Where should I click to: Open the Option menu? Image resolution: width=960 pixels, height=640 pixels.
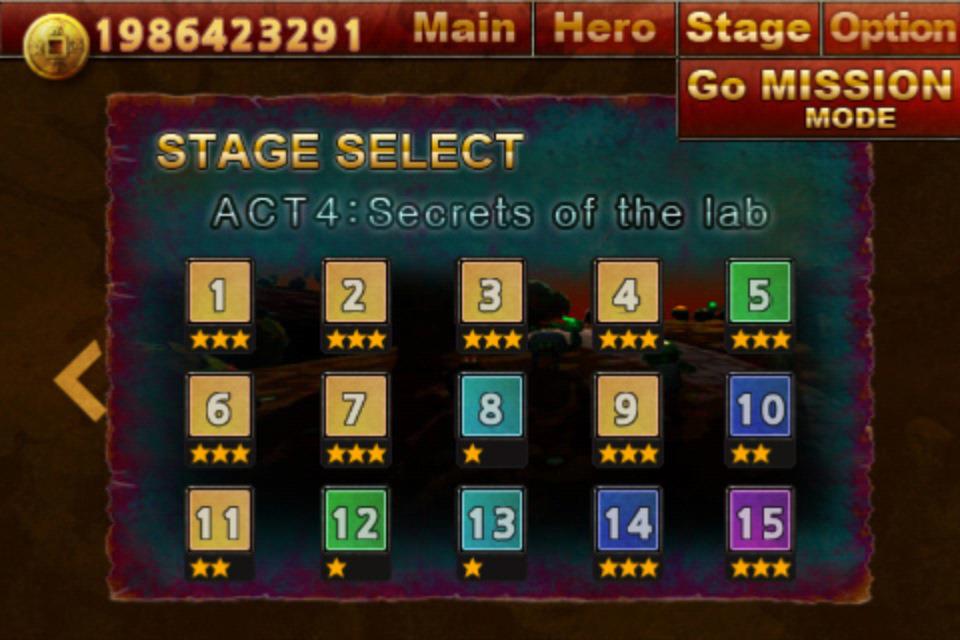click(892, 29)
